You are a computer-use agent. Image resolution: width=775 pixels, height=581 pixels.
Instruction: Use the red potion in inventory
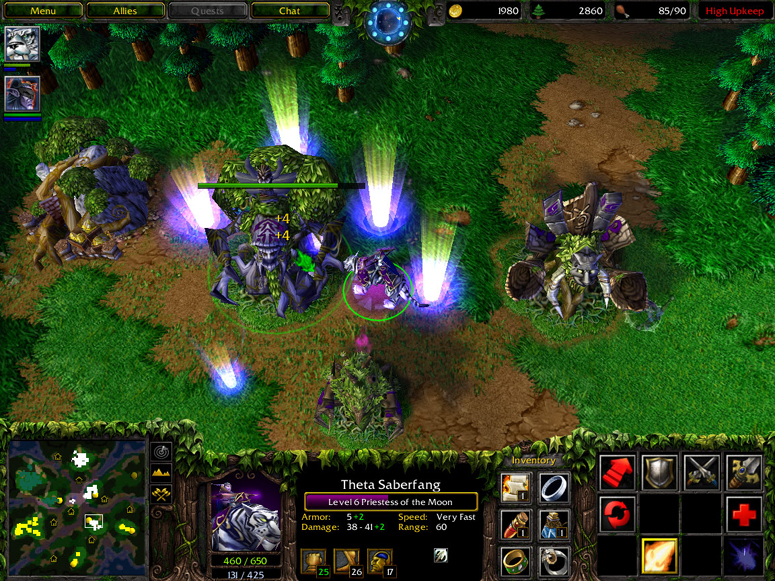pos(515,524)
